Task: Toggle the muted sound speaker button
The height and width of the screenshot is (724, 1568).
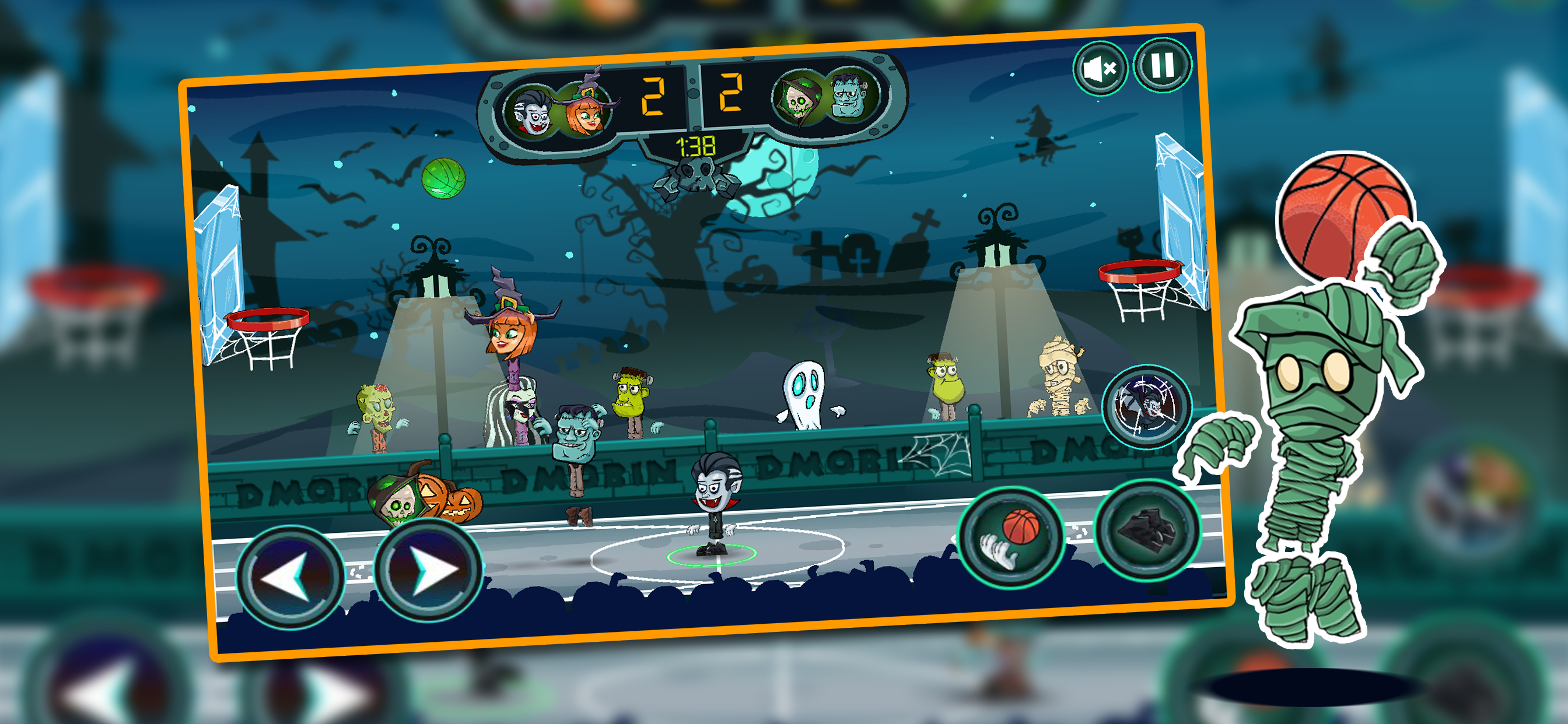Action: tap(1100, 69)
